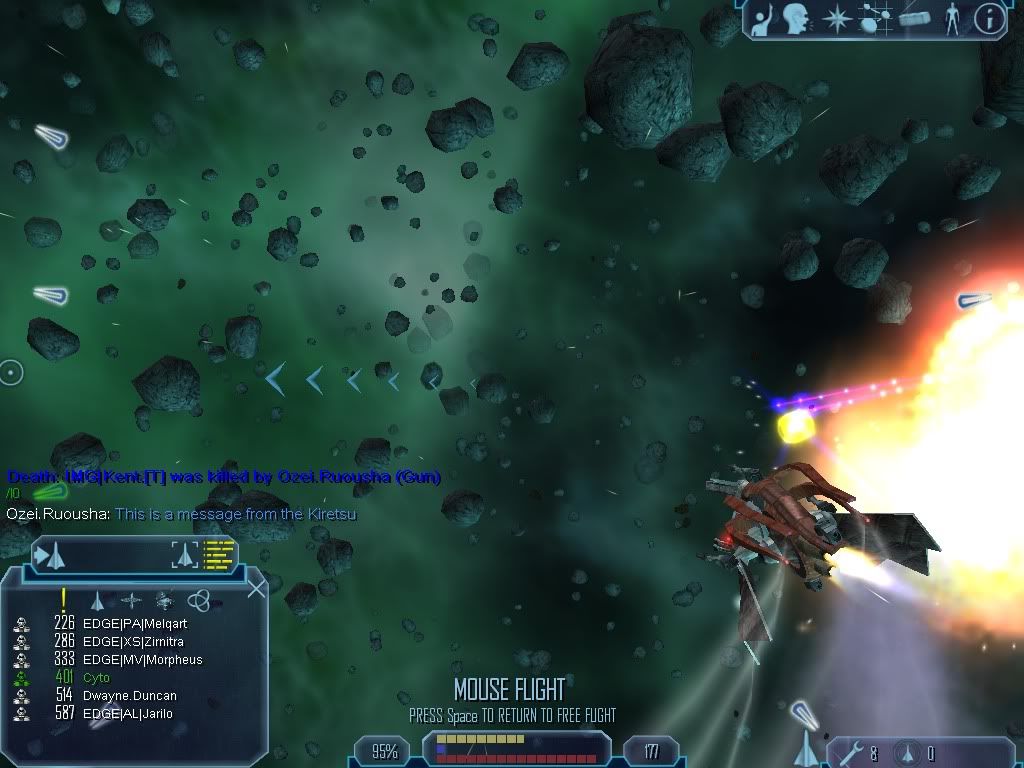
Task: Use nanobots via the wrench repair icon
Action: point(848,753)
